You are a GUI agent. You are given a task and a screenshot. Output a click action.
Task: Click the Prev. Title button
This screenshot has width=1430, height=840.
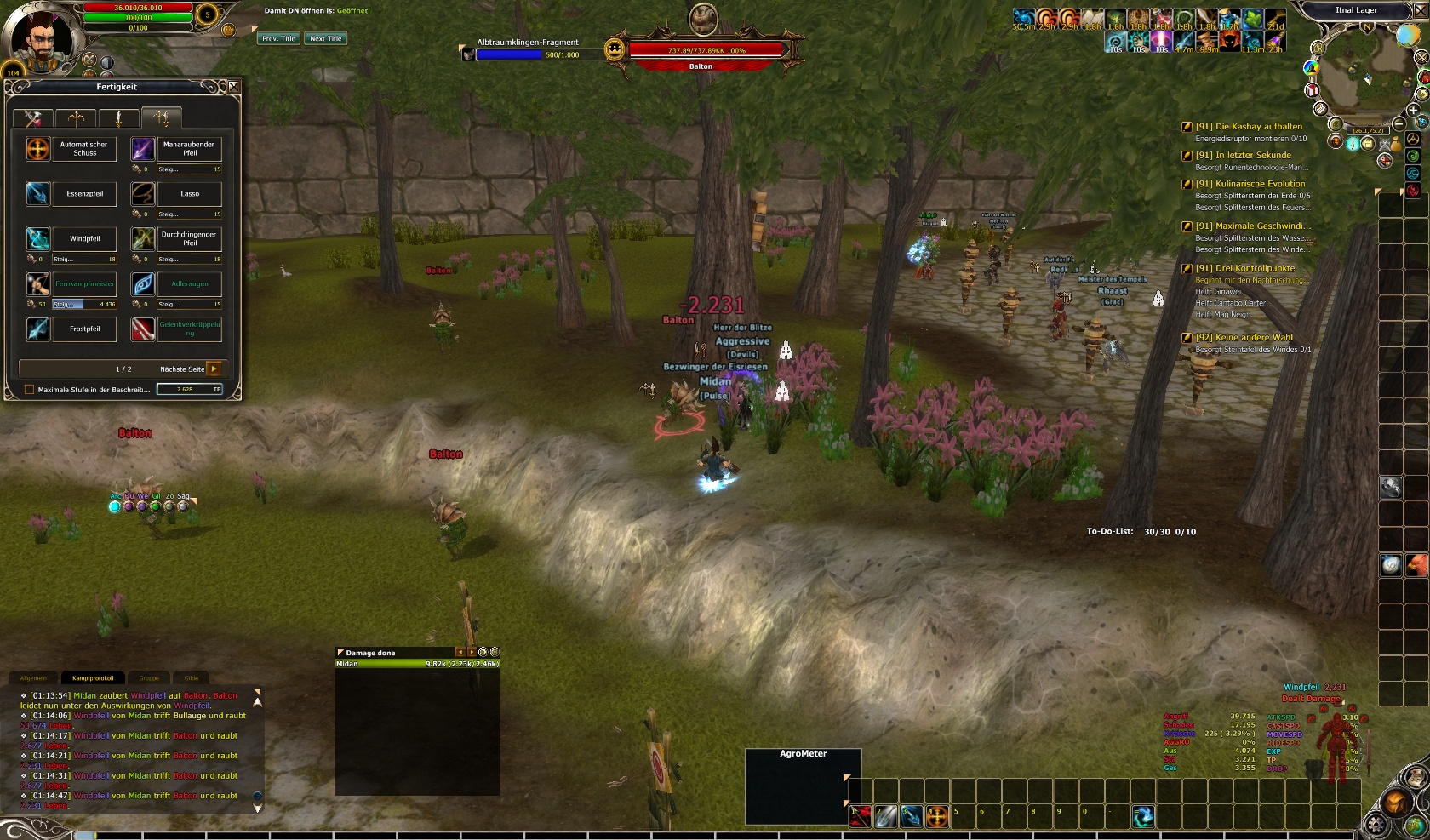[x=278, y=38]
